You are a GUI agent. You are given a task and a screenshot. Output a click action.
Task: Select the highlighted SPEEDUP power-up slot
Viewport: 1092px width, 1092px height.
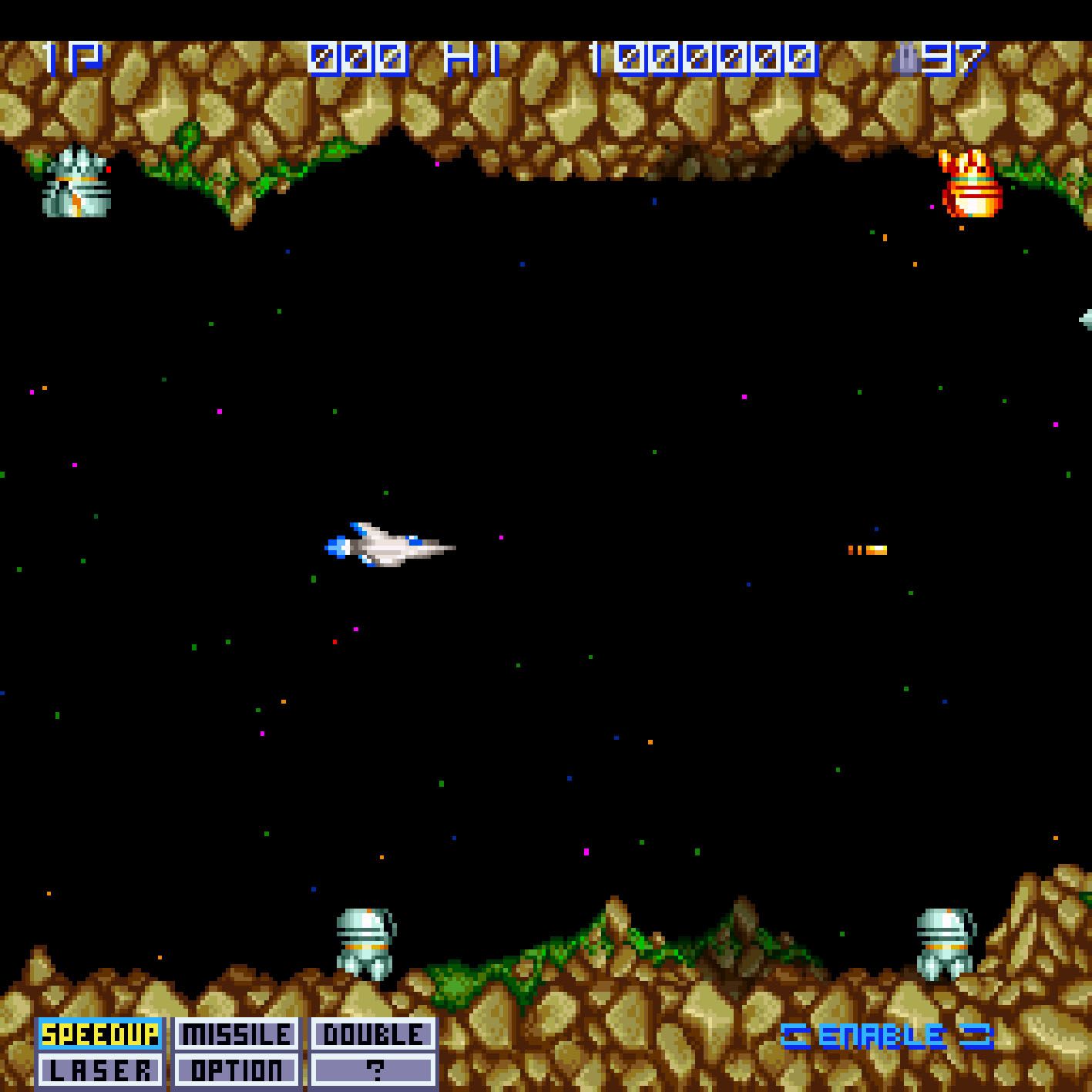[99, 1034]
